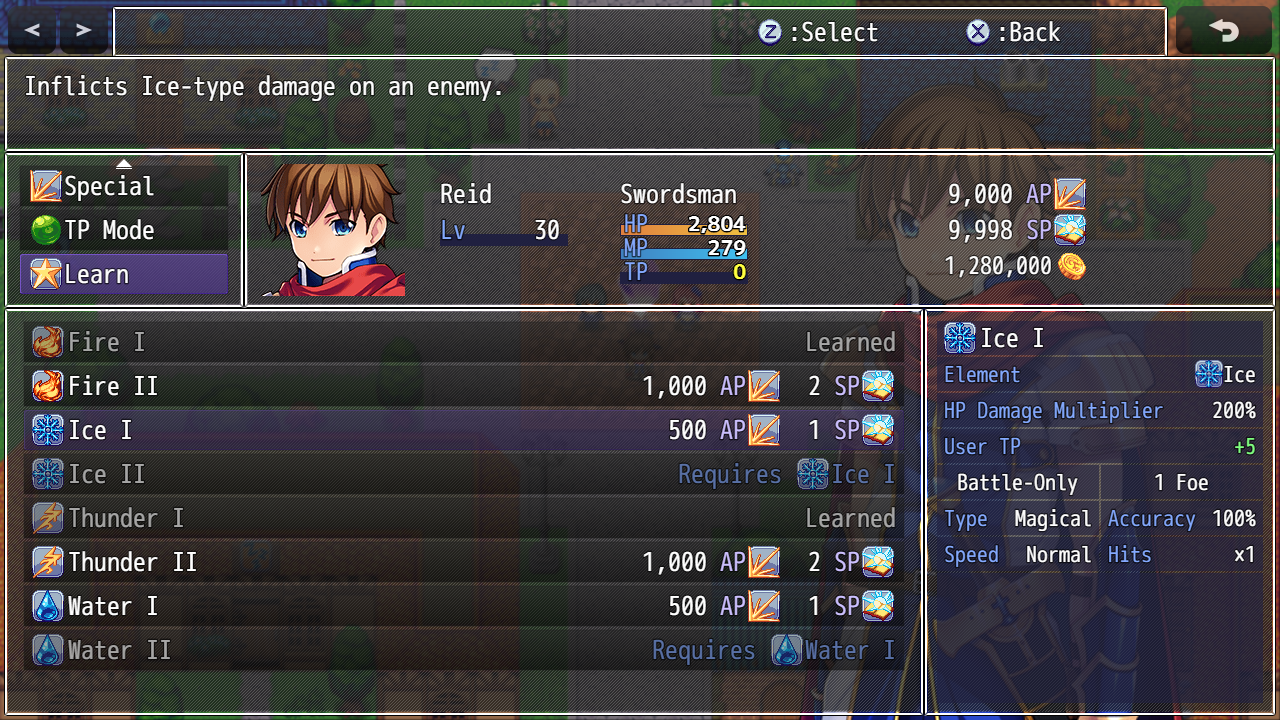
Task: Select the TP Mode category
Action: tap(124, 231)
